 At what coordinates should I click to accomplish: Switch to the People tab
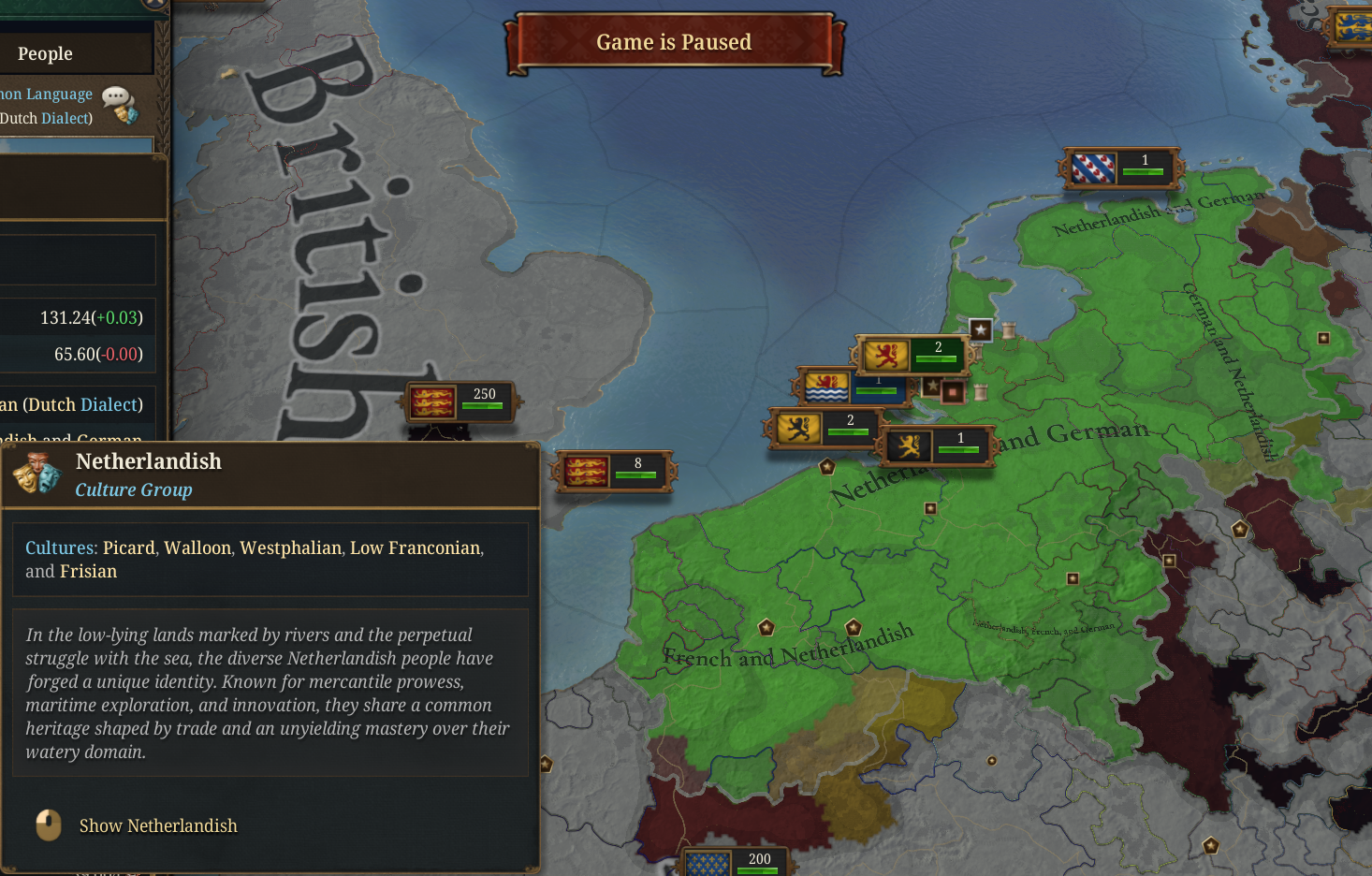44,53
